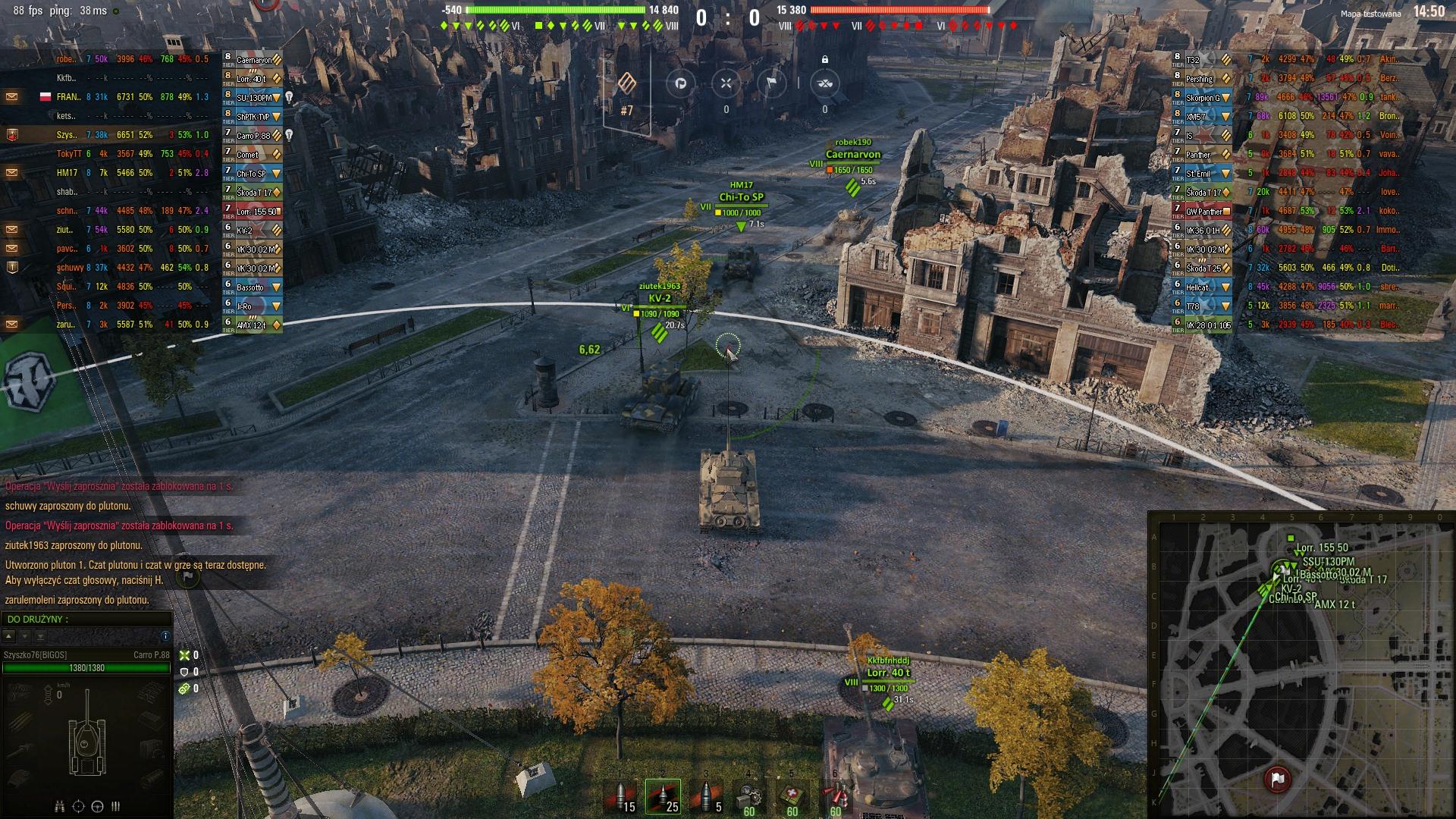Click the defend base flag command icon
The image size is (1456, 819).
pyautogui.click(x=771, y=83)
